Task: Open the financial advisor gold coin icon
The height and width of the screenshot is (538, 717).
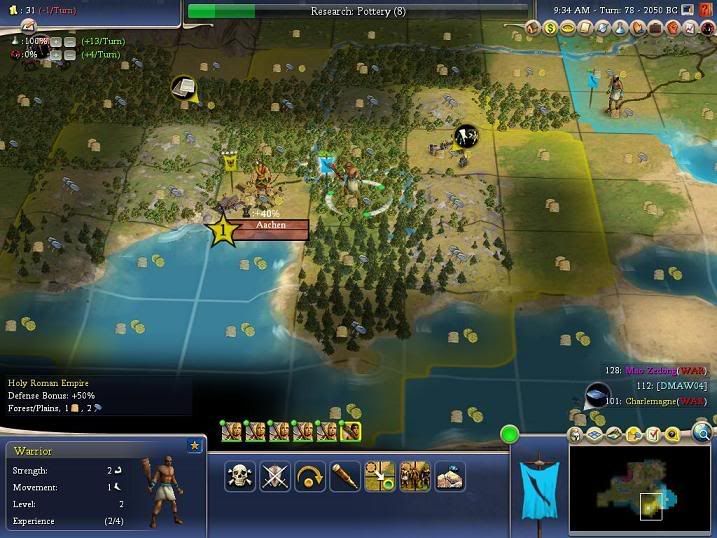Action: coord(550,28)
